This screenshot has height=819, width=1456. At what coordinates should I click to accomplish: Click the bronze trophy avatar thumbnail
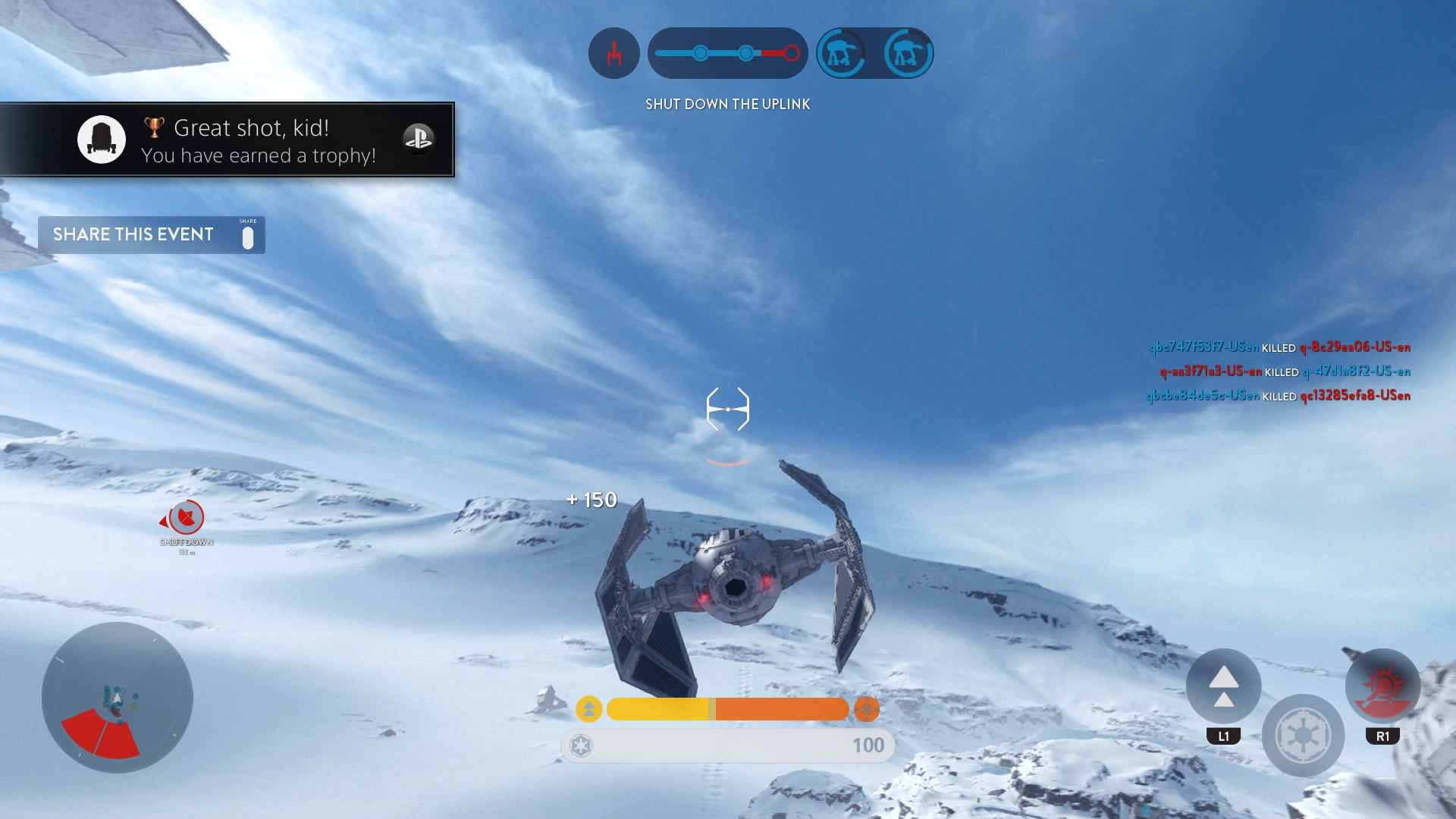coord(102,140)
